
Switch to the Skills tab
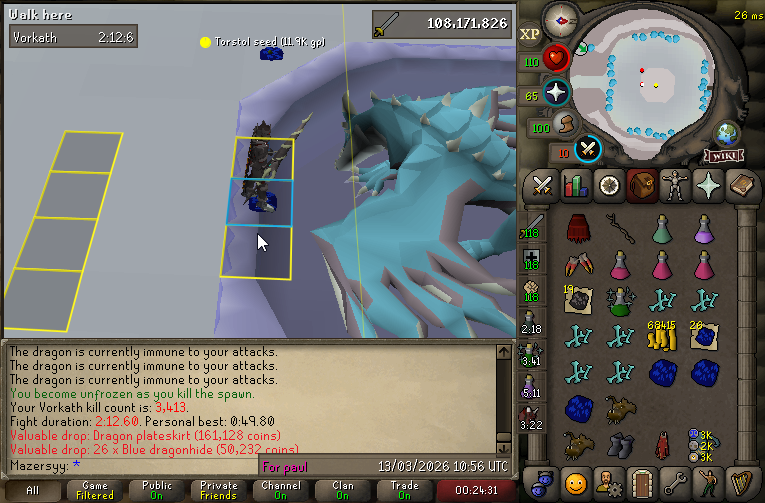click(x=575, y=186)
